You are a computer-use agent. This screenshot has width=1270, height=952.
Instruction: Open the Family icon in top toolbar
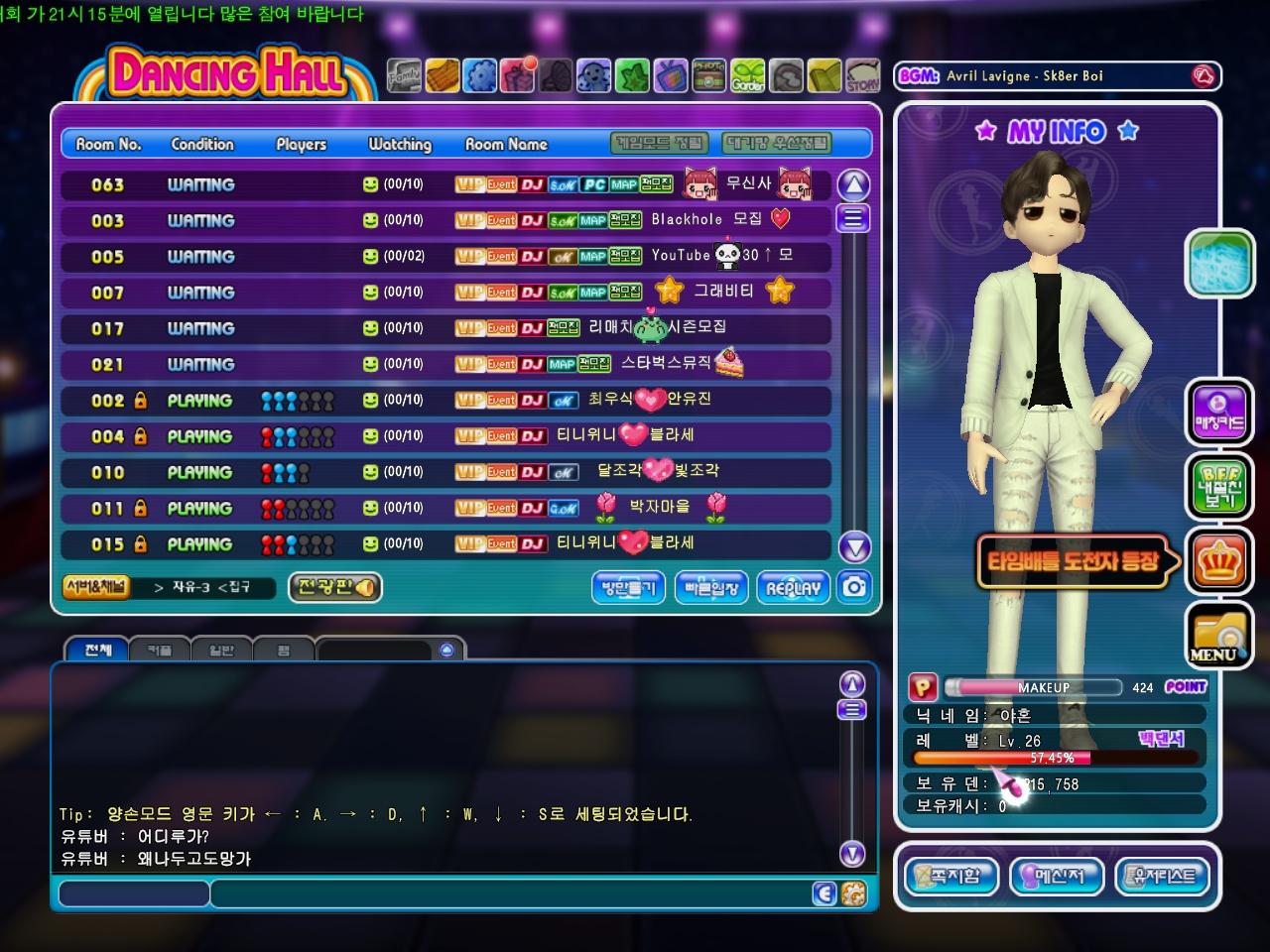coord(404,75)
